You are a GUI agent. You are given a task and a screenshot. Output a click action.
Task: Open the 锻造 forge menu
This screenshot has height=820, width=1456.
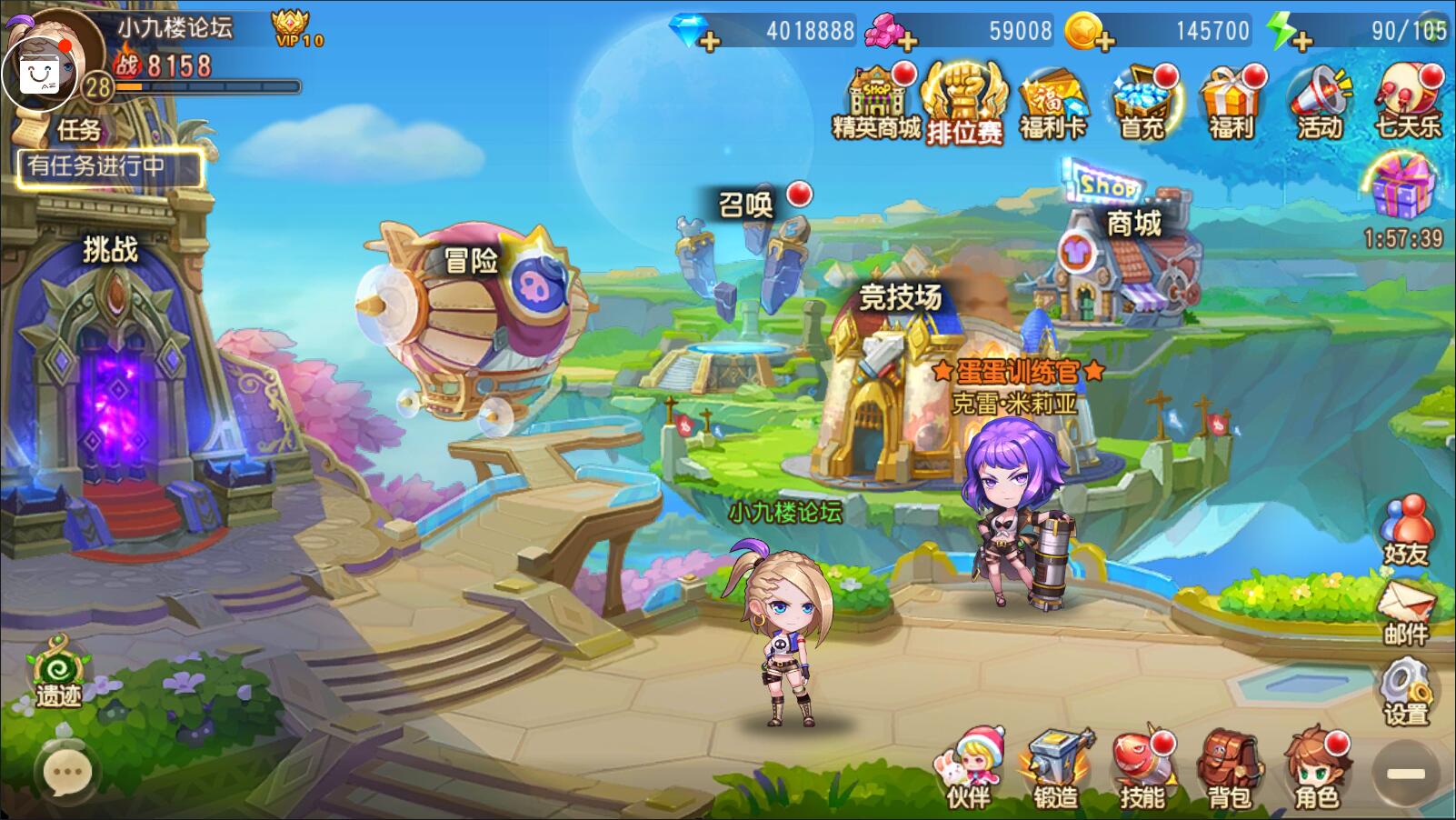(x=1055, y=769)
